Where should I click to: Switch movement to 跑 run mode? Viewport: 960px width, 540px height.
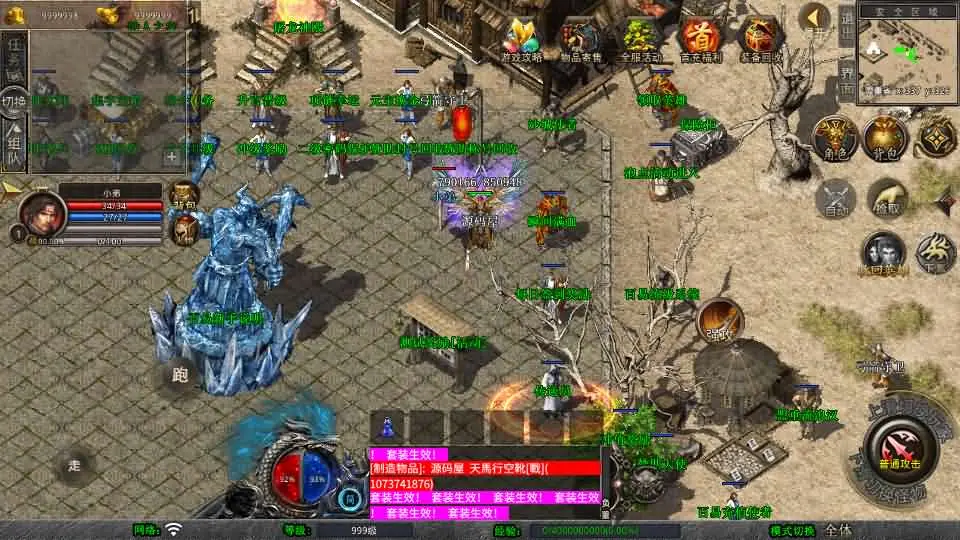tap(180, 375)
